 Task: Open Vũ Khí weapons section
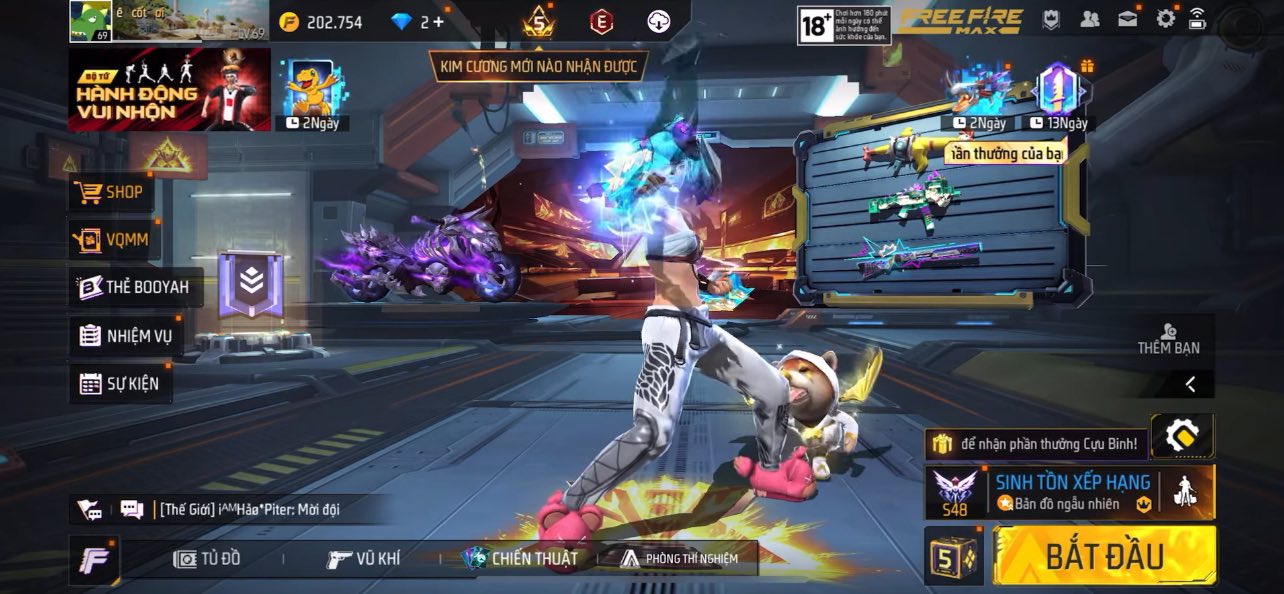coord(363,559)
